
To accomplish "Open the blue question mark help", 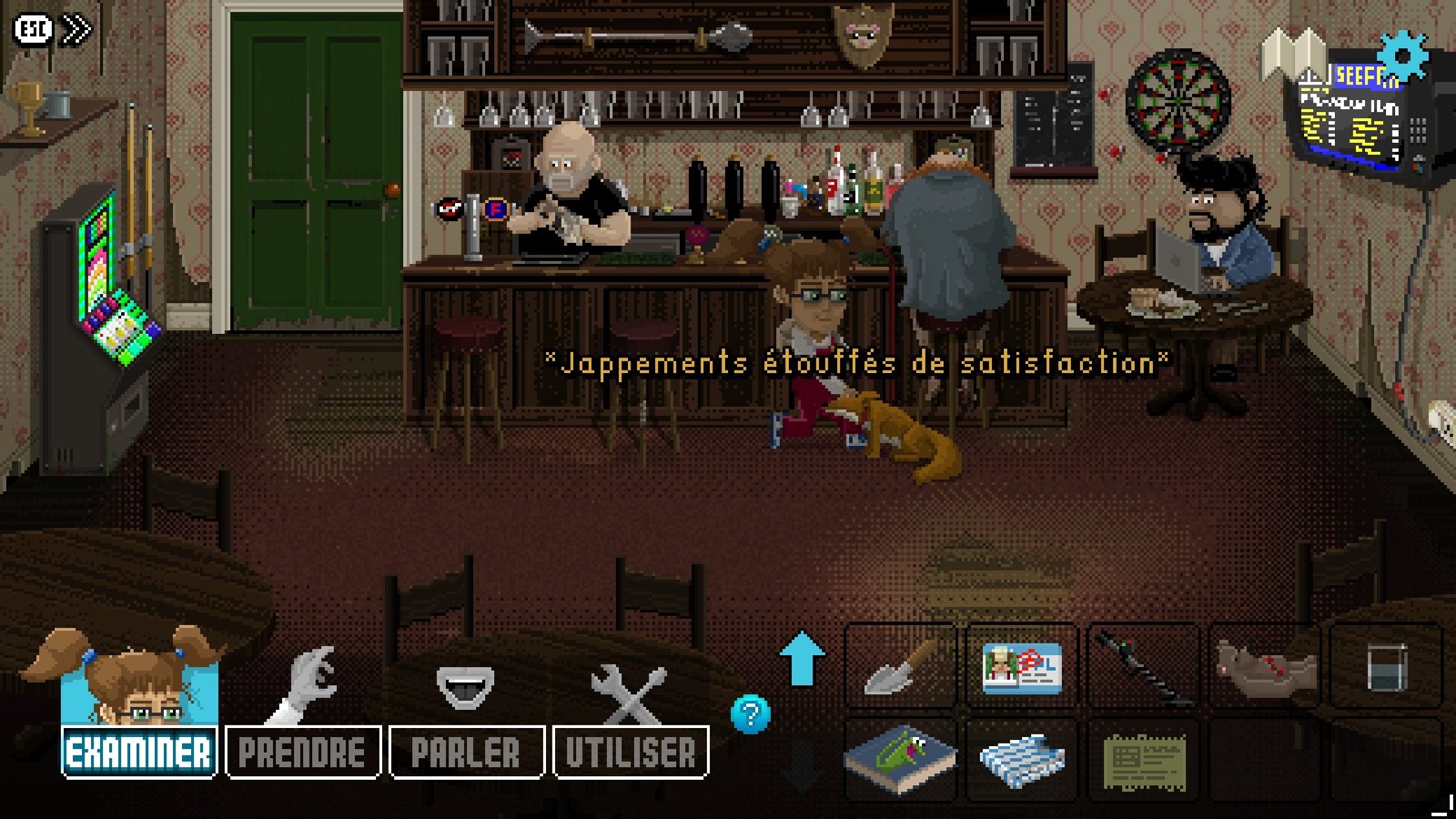I will (x=751, y=714).
